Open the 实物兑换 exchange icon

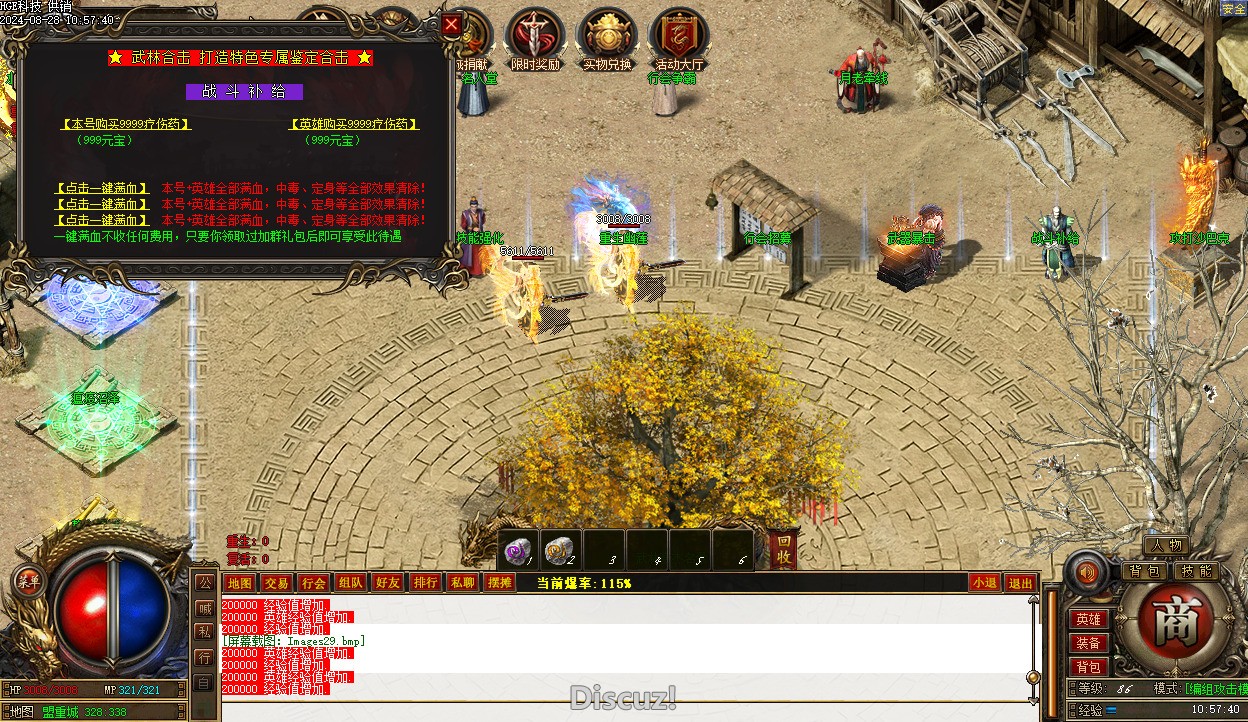pos(607,38)
